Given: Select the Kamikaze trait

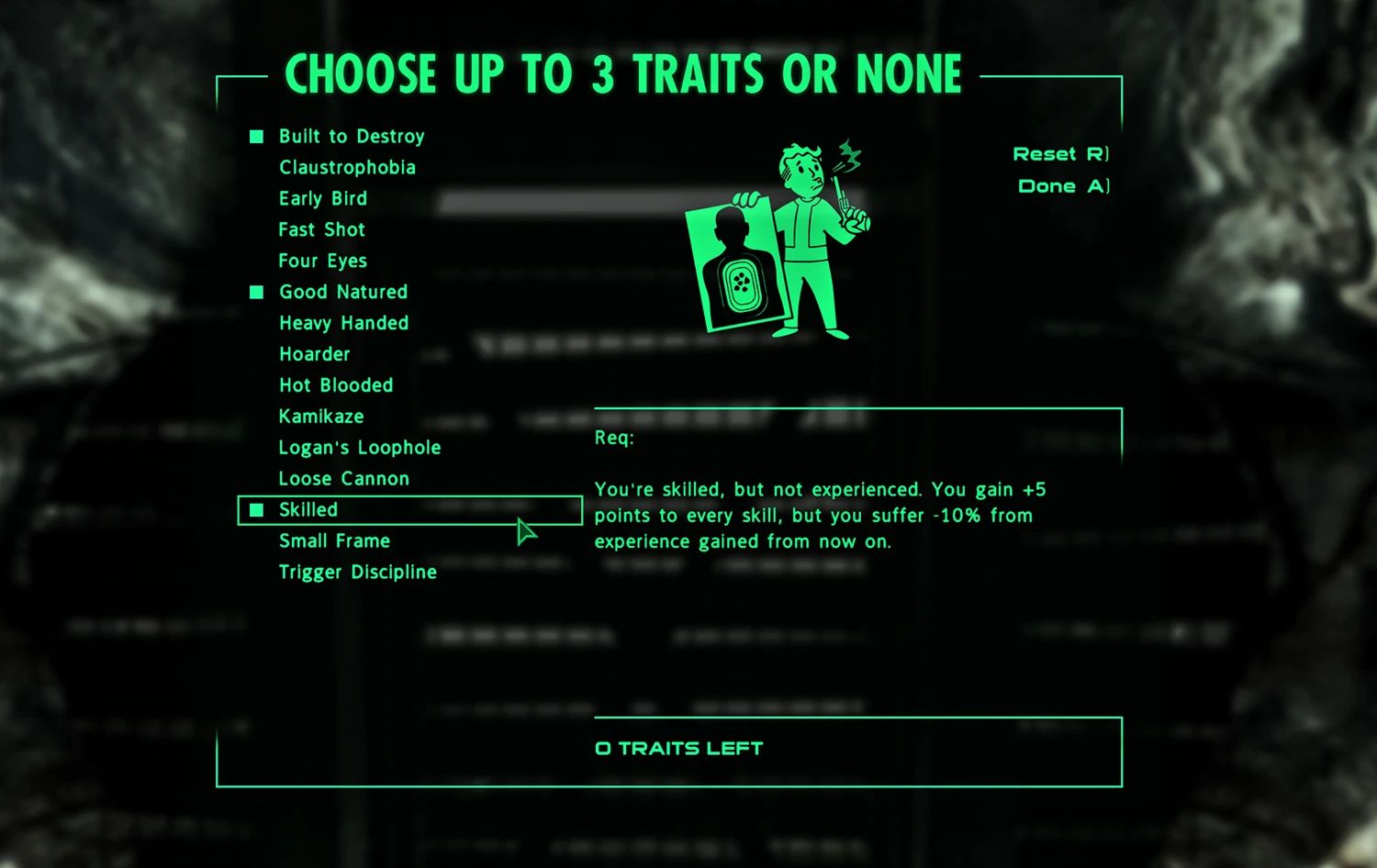Looking at the screenshot, I should [320, 417].
